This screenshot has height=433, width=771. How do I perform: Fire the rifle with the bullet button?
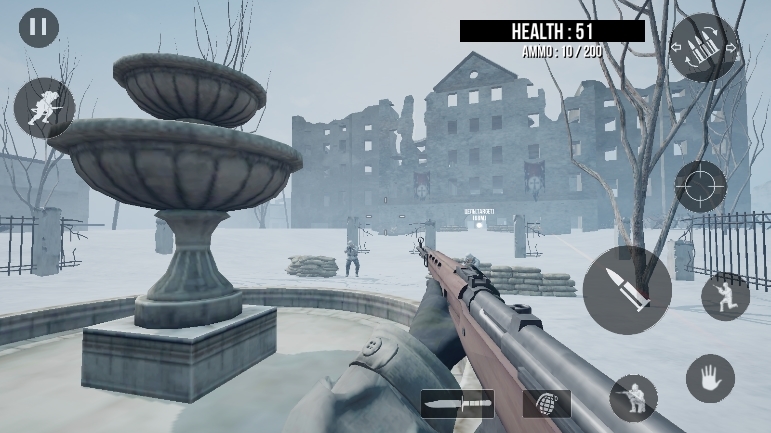point(627,290)
